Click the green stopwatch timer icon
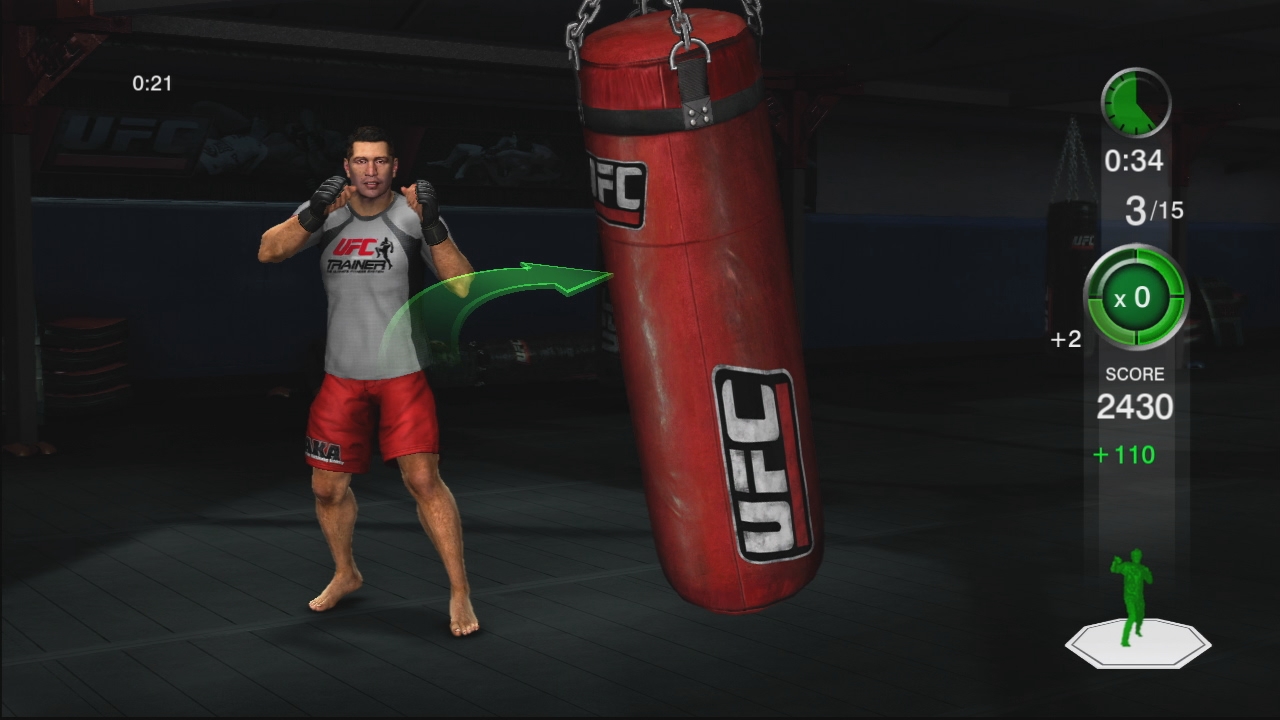Screen dimensions: 1280x720 [x=1136, y=100]
